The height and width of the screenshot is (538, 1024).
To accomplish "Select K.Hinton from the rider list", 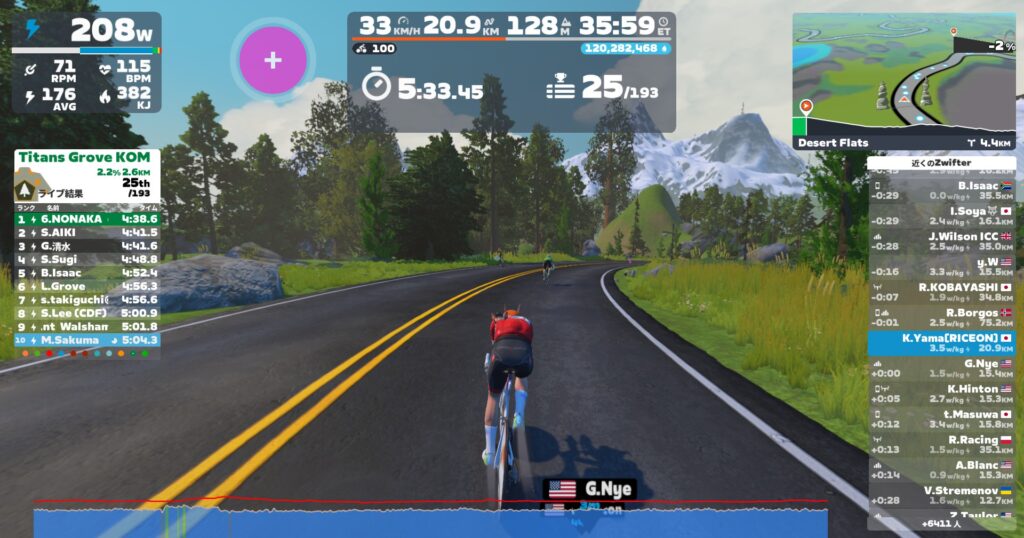I will (x=941, y=394).
